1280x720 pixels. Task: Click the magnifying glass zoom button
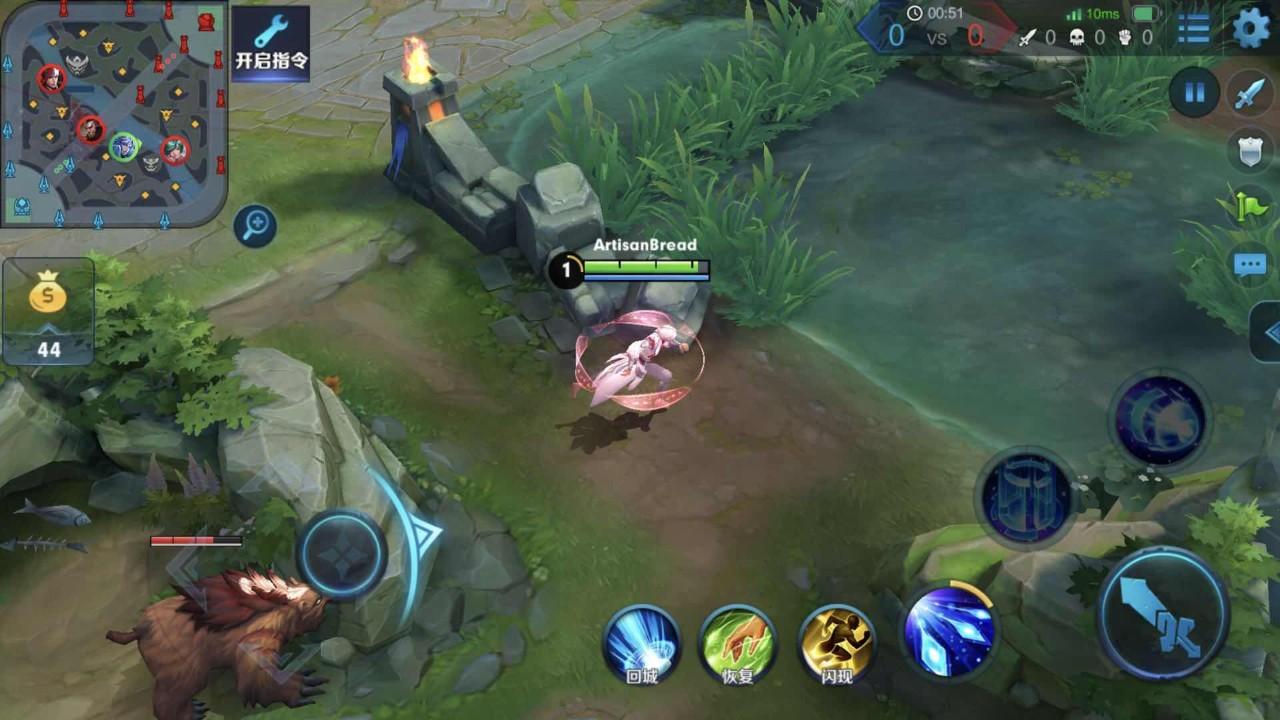255,226
